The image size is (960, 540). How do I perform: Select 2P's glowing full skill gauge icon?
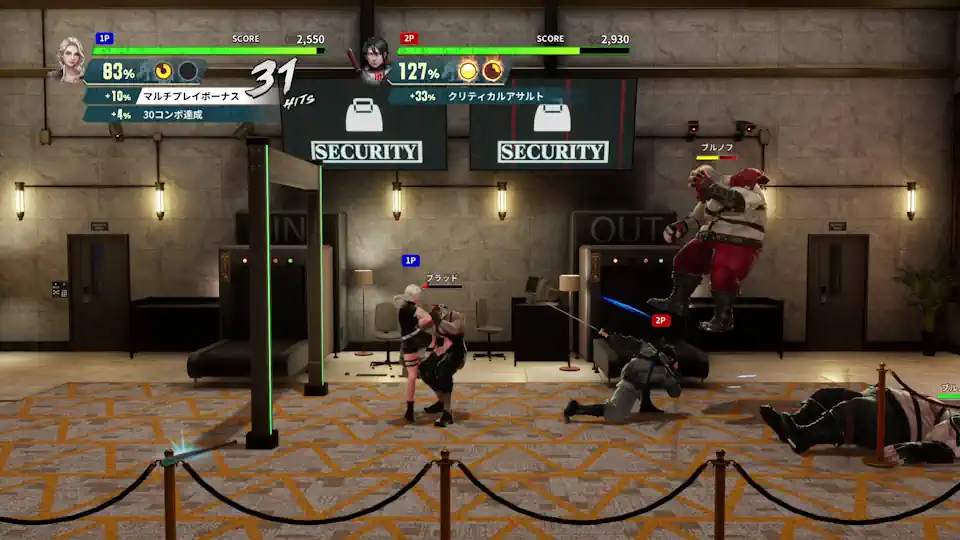(468, 71)
